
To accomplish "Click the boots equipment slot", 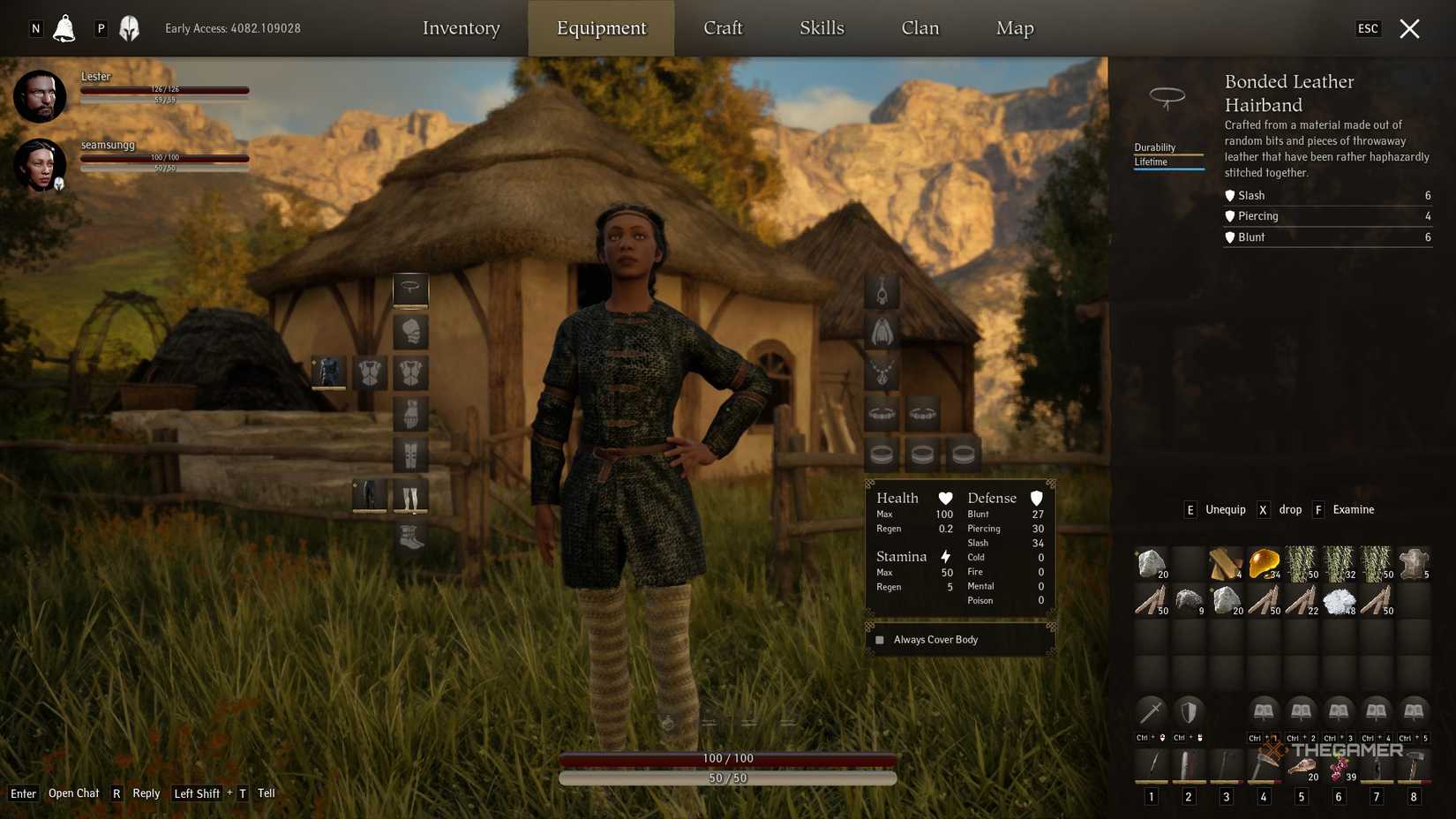I will (x=410, y=537).
